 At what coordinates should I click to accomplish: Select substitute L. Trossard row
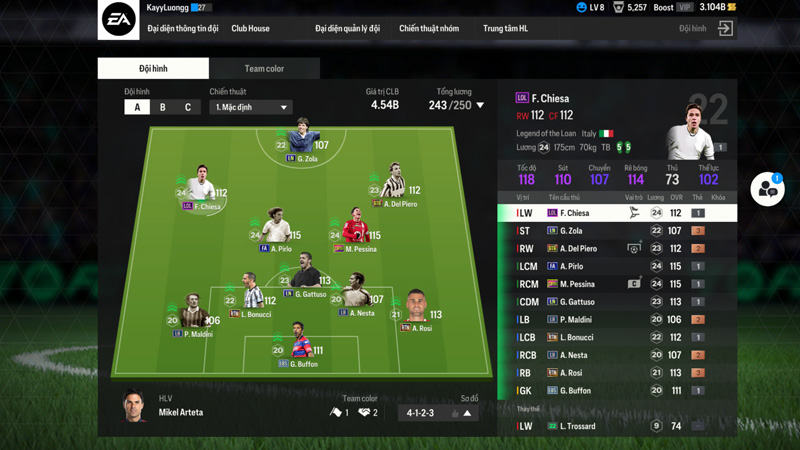point(617,426)
